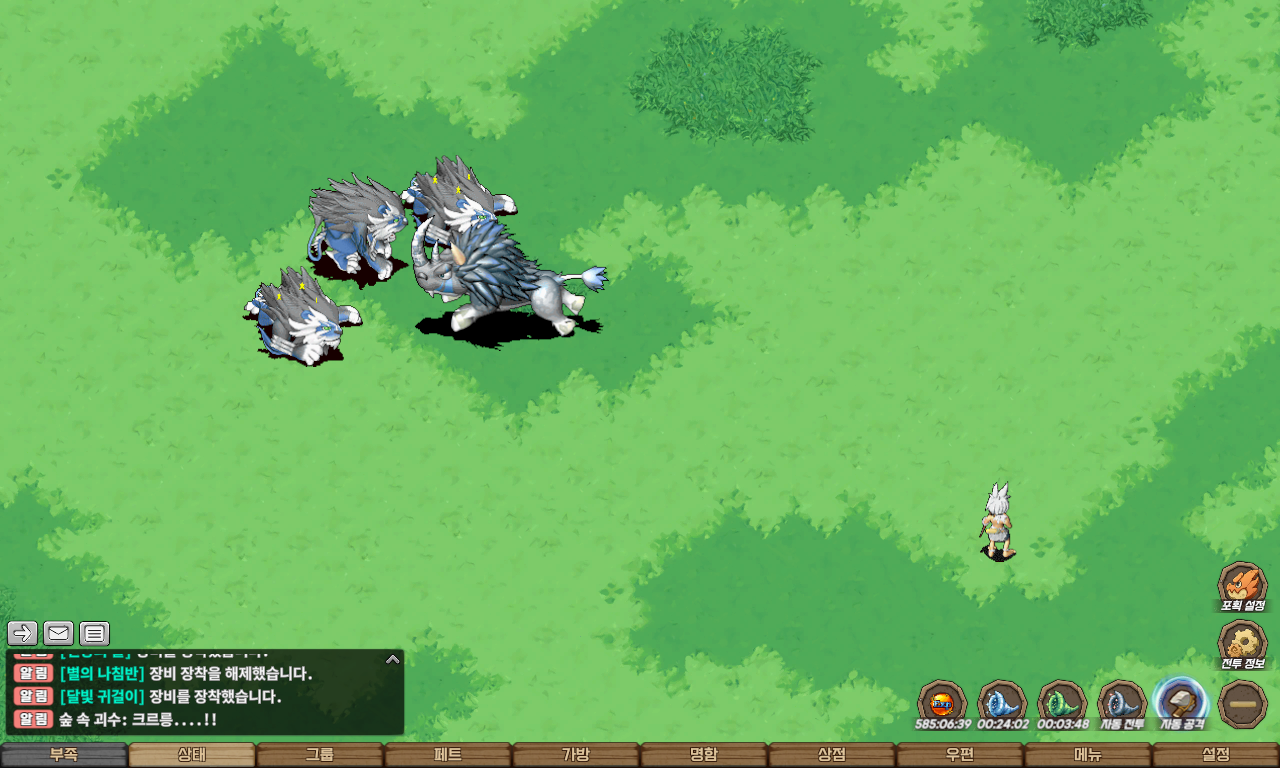
Task: Open the 설정 settings
Action: tap(1216, 755)
